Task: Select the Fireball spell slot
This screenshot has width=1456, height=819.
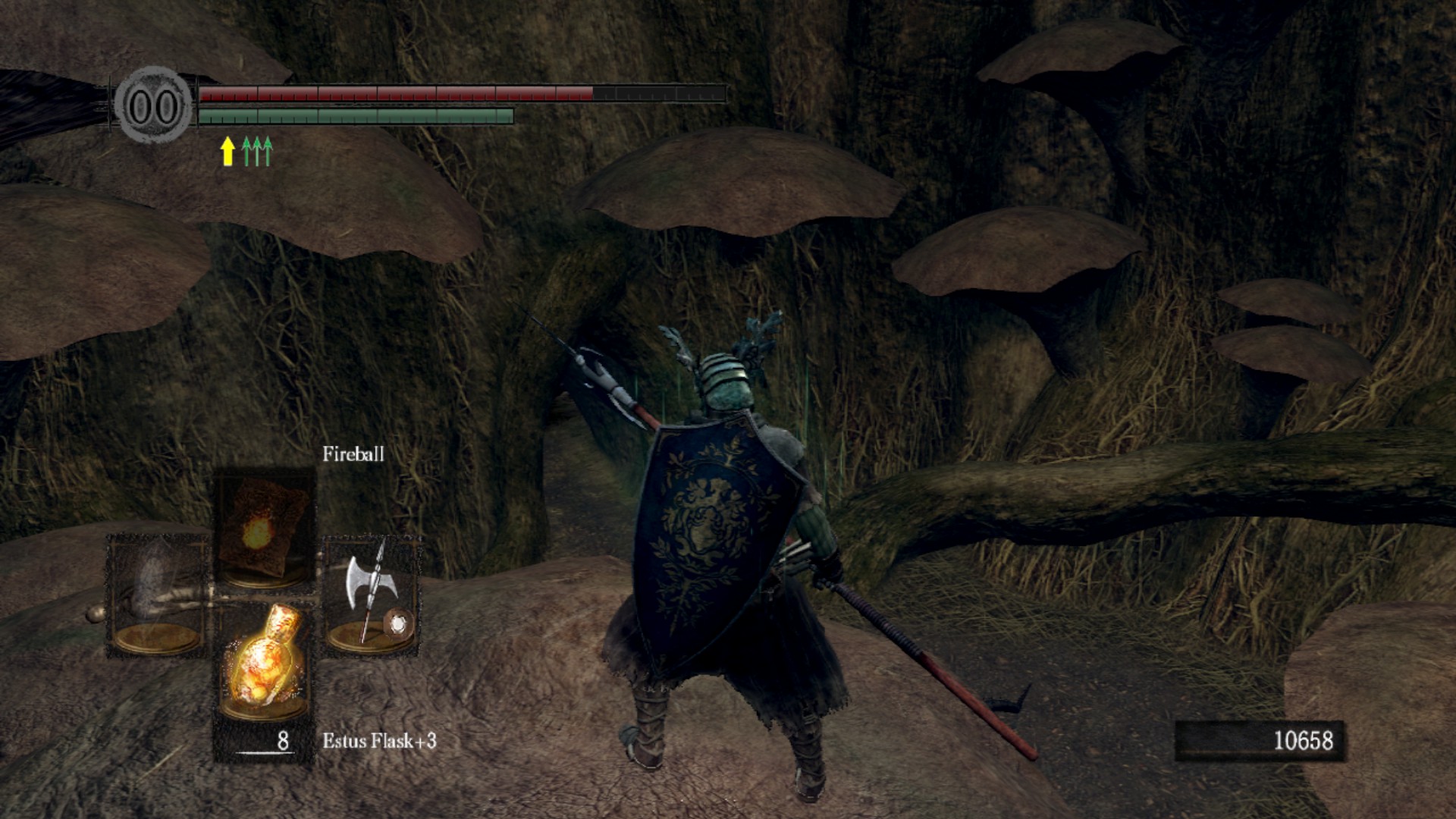Action: [264, 529]
